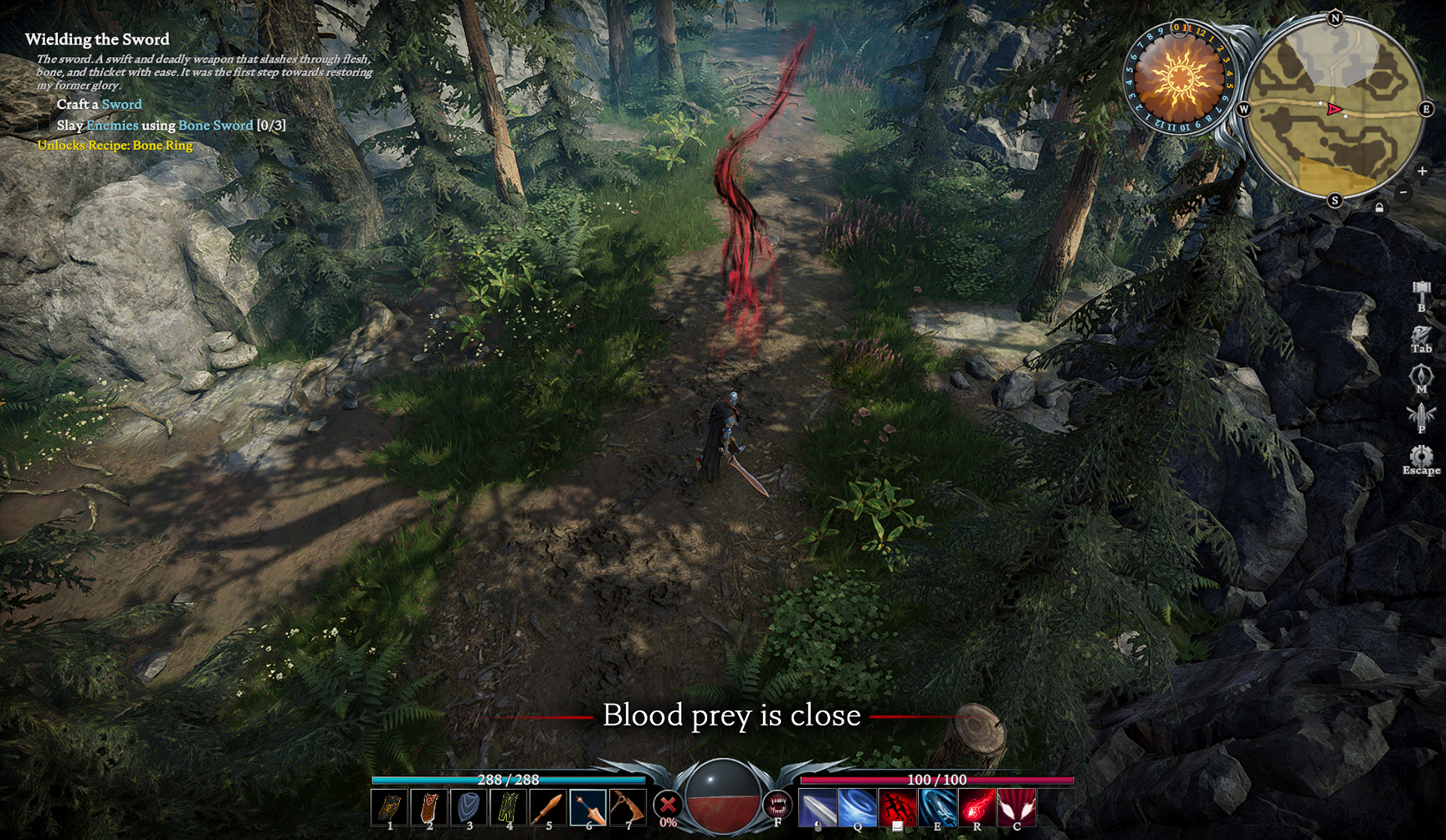Select the pickaxe in hotbar slot 7
Screen dimensions: 1446x840
(x=628, y=807)
